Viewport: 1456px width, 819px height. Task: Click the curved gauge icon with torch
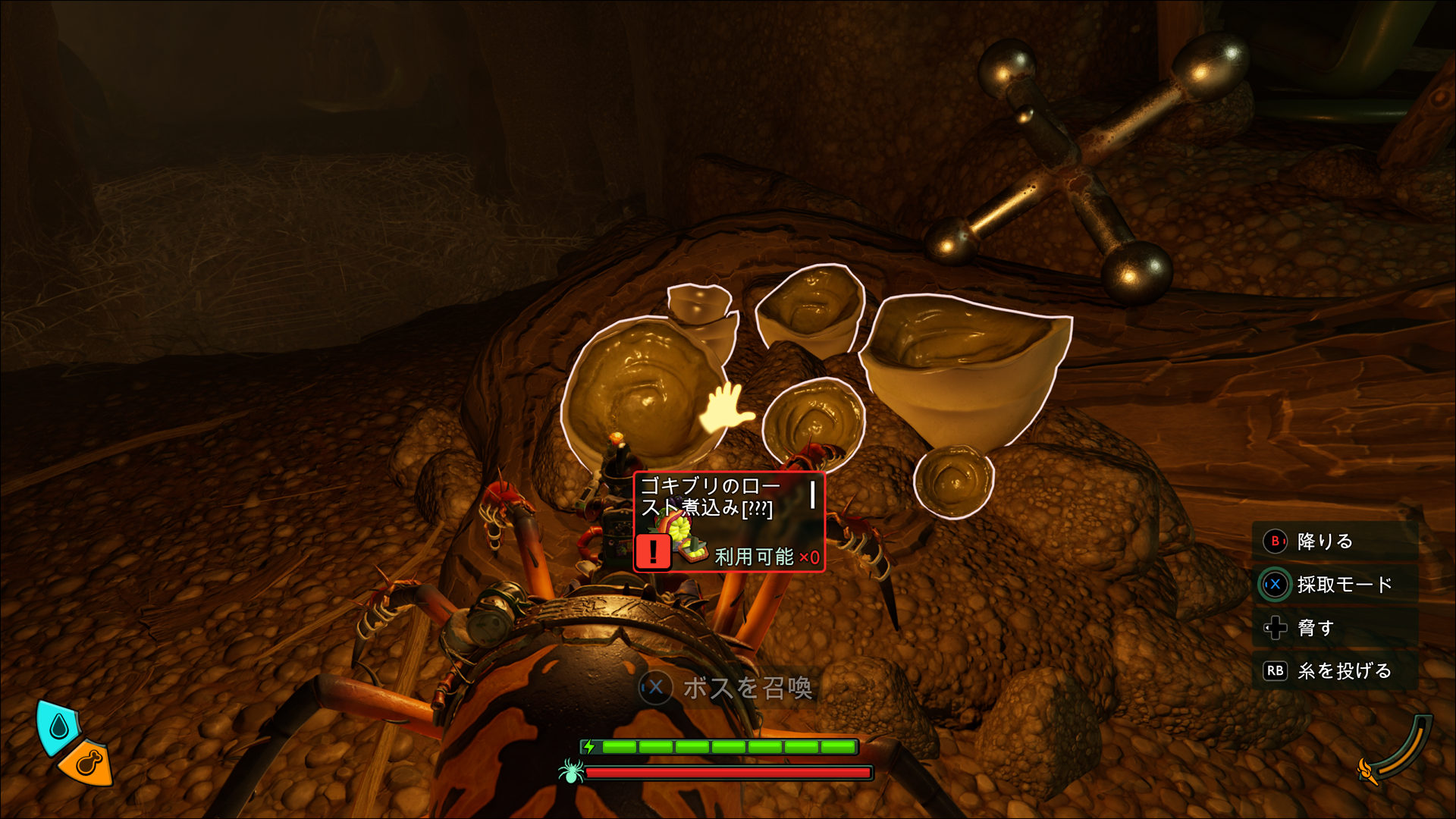click(x=1398, y=752)
